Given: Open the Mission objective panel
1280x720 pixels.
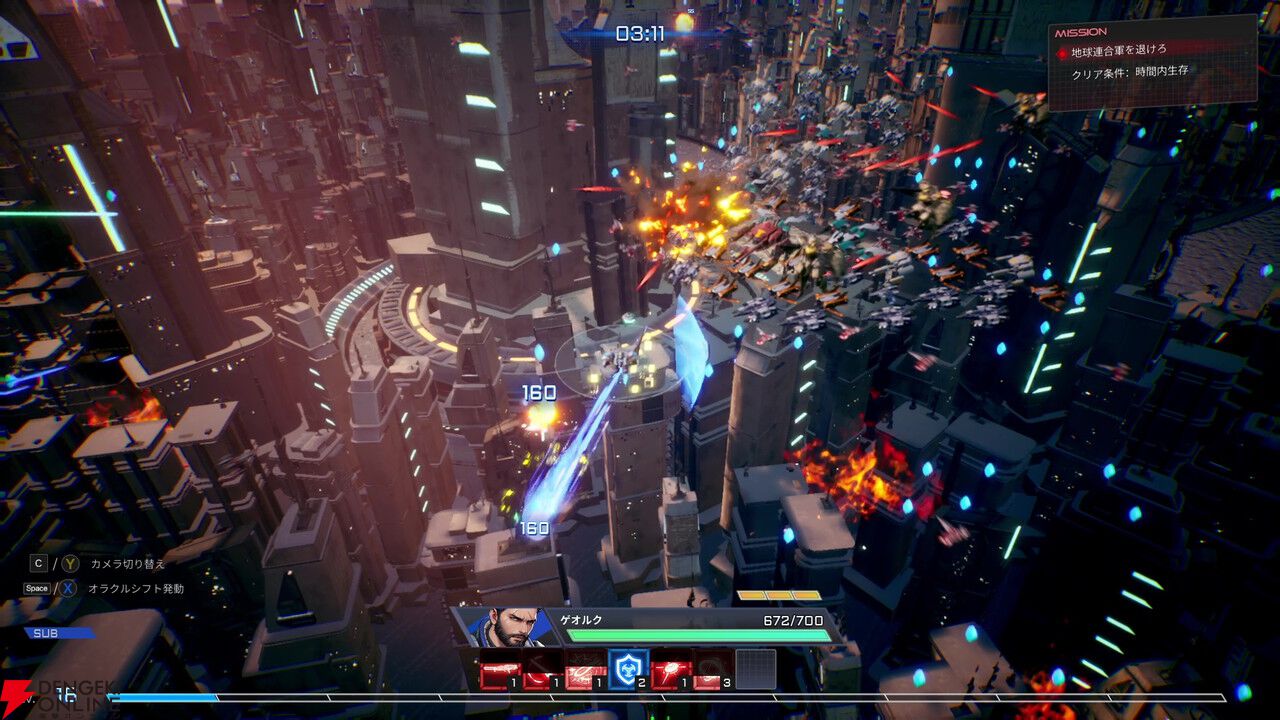Looking at the screenshot, I should point(1151,62).
